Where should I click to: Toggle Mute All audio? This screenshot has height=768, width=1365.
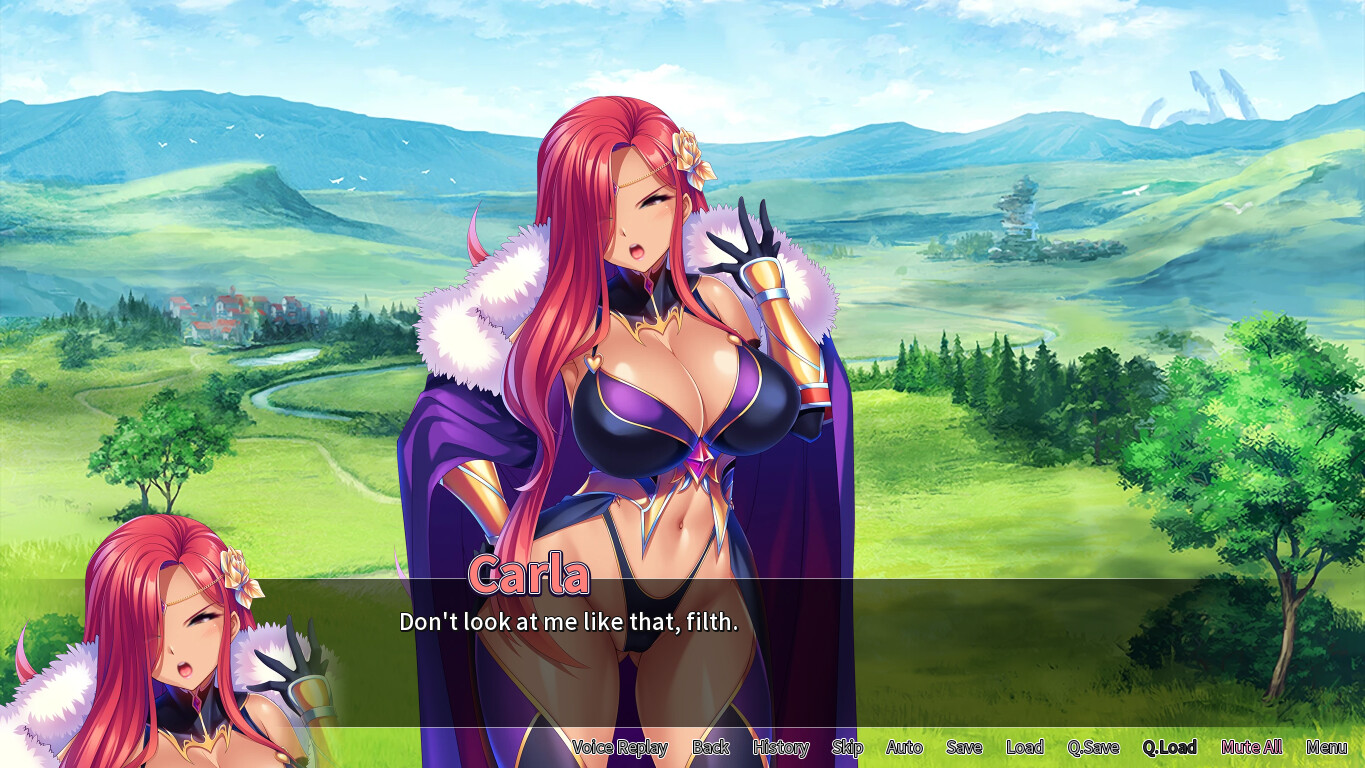pos(1252,747)
